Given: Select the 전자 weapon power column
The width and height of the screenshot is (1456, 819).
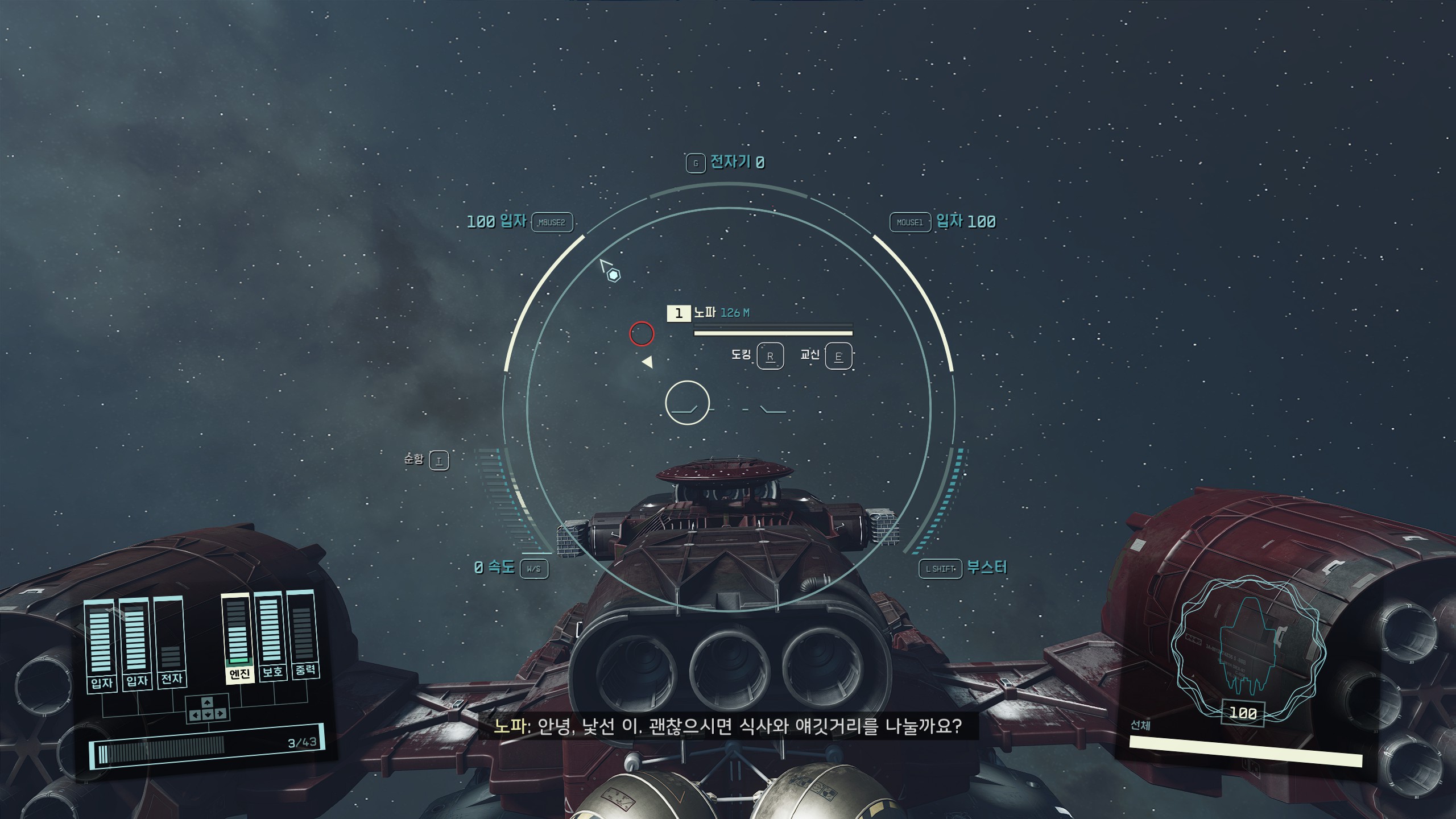Looking at the screenshot, I should tap(171, 642).
